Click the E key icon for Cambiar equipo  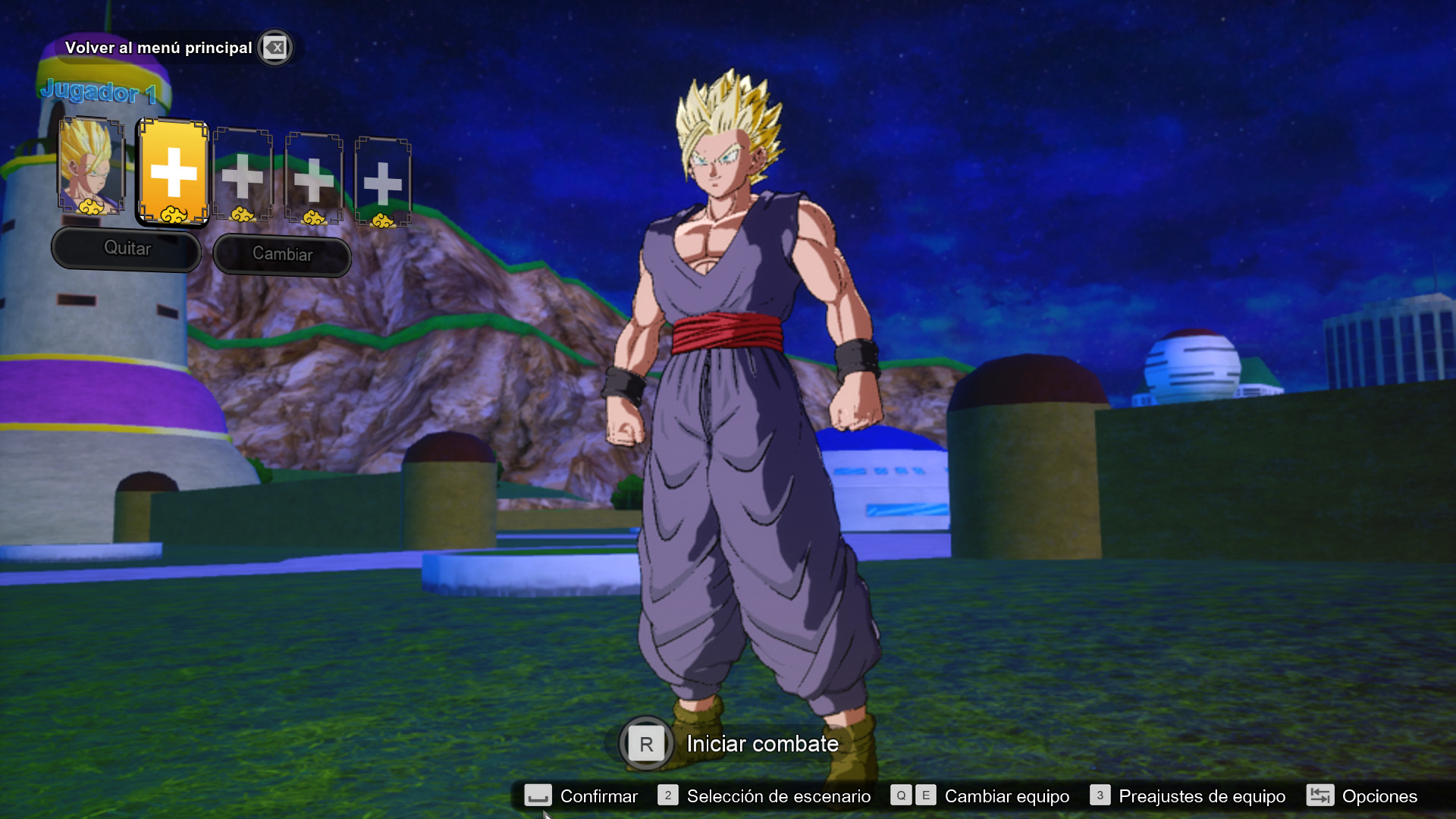click(925, 796)
